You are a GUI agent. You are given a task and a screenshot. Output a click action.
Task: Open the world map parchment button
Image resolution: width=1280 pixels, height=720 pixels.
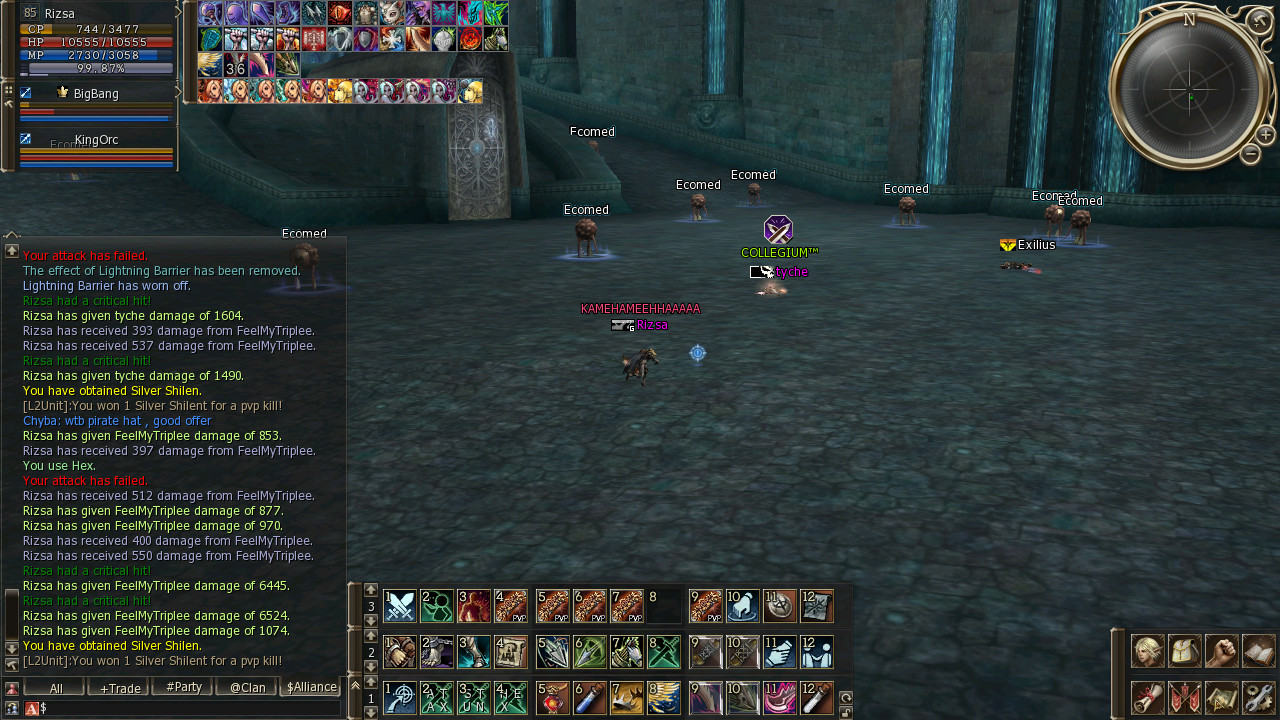click(x=1222, y=697)
